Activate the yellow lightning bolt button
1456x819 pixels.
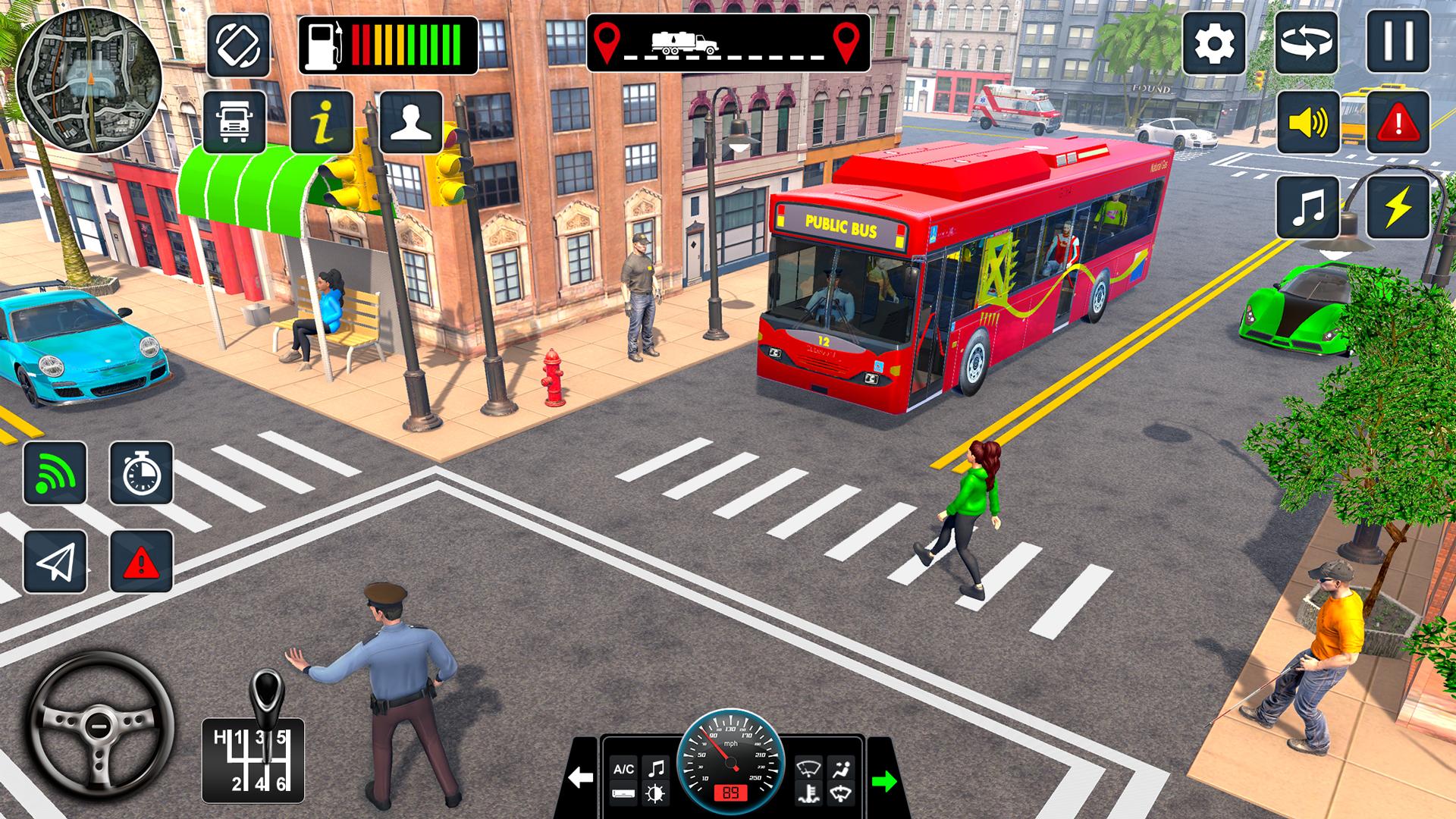[1398, 207]
